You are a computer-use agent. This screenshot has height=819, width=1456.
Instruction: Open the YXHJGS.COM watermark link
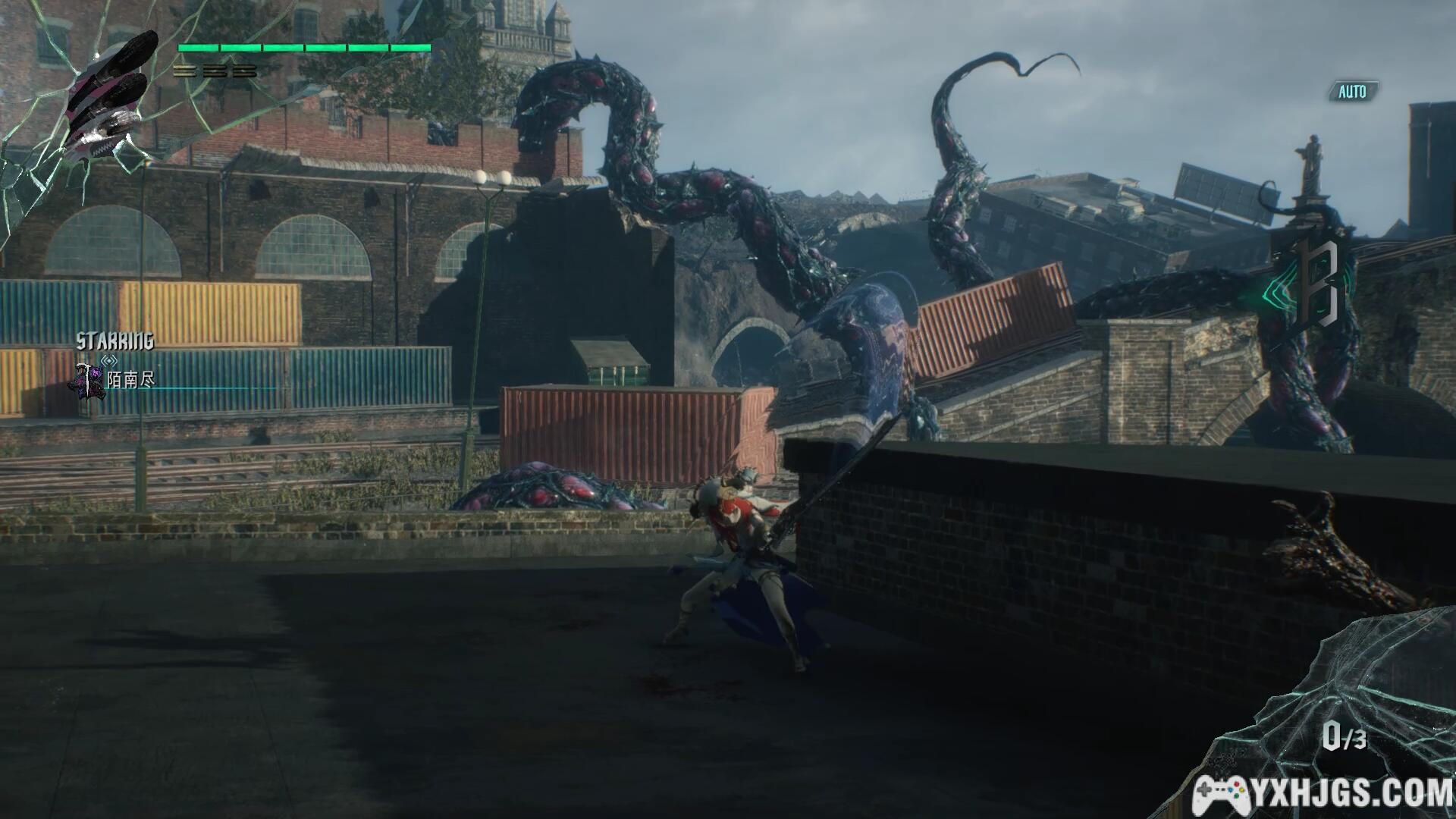coord(1323,794)
